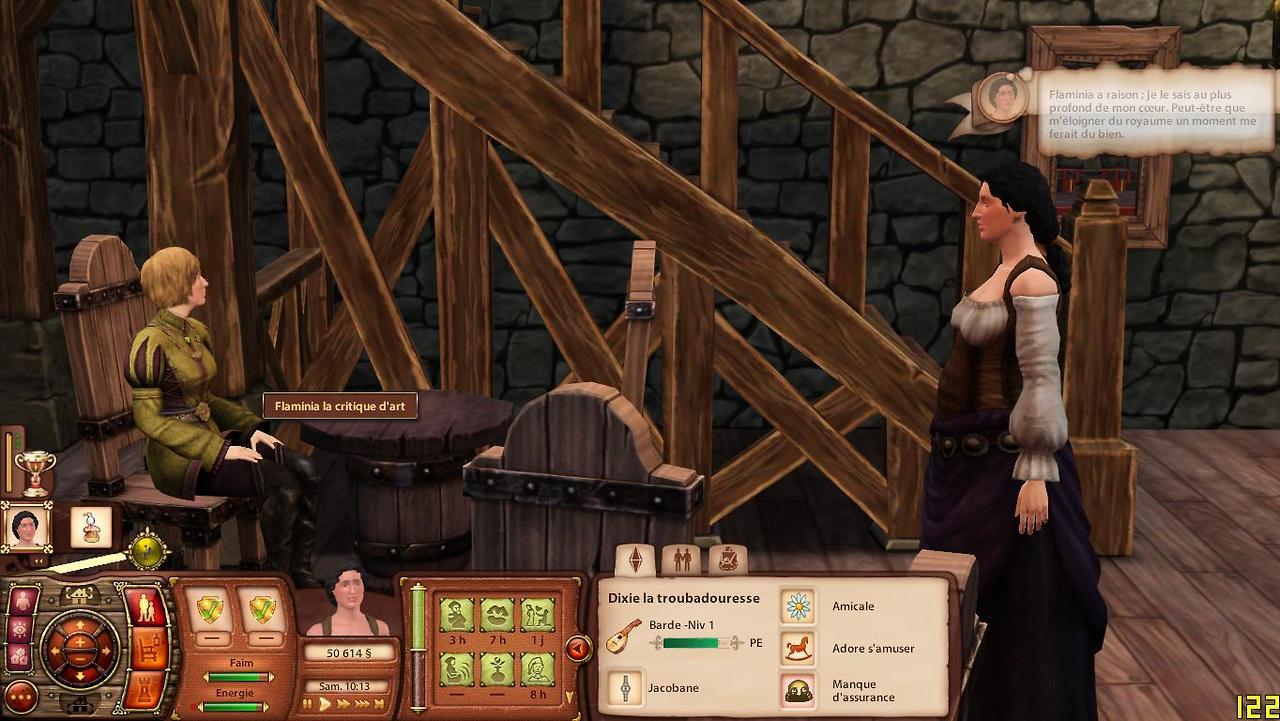The width and height of the screenshot is (1280, 721).
Task: Switch to double fast-forward speed
Action: (343, 704)
